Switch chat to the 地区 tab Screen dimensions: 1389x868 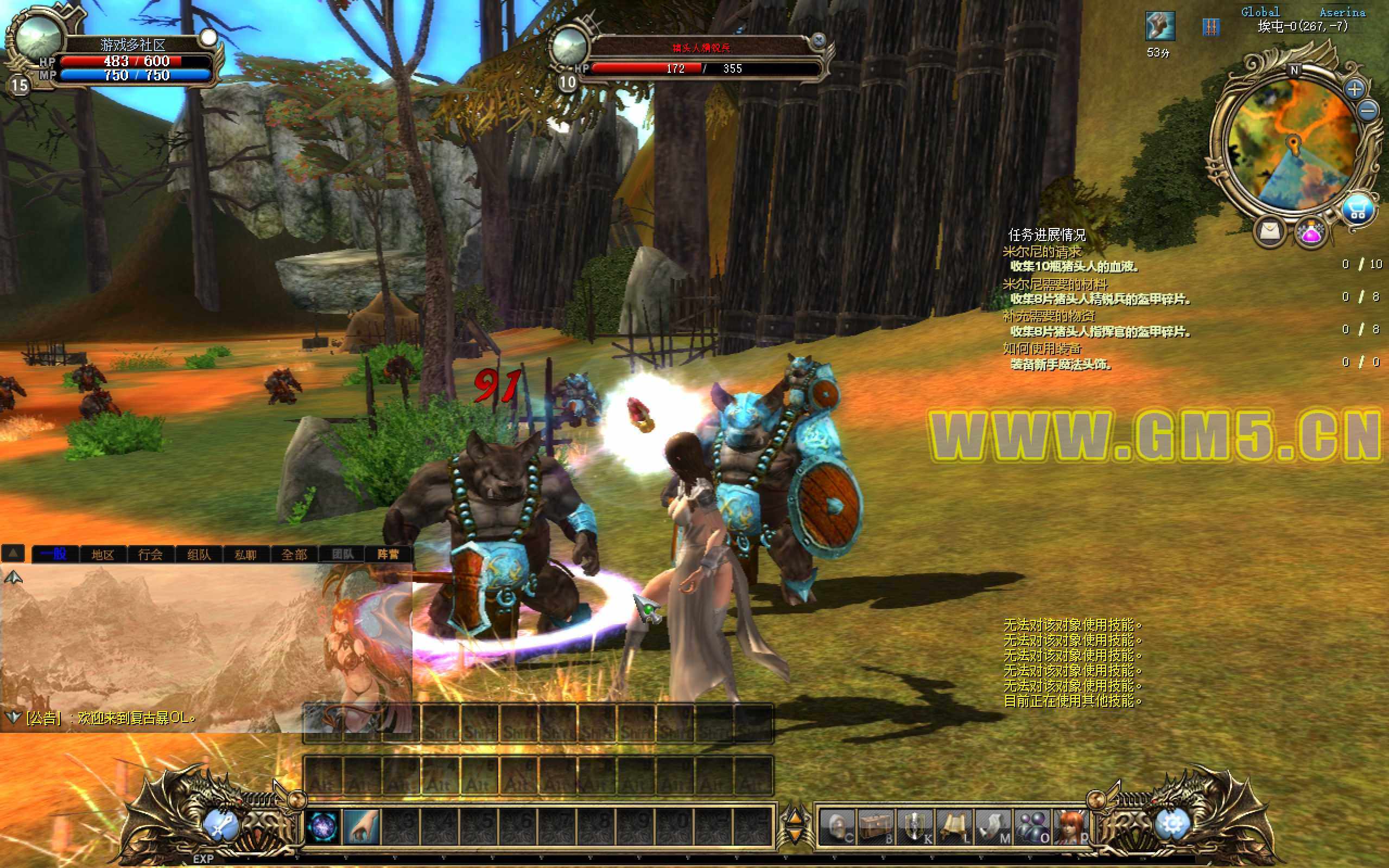point(103,554)
